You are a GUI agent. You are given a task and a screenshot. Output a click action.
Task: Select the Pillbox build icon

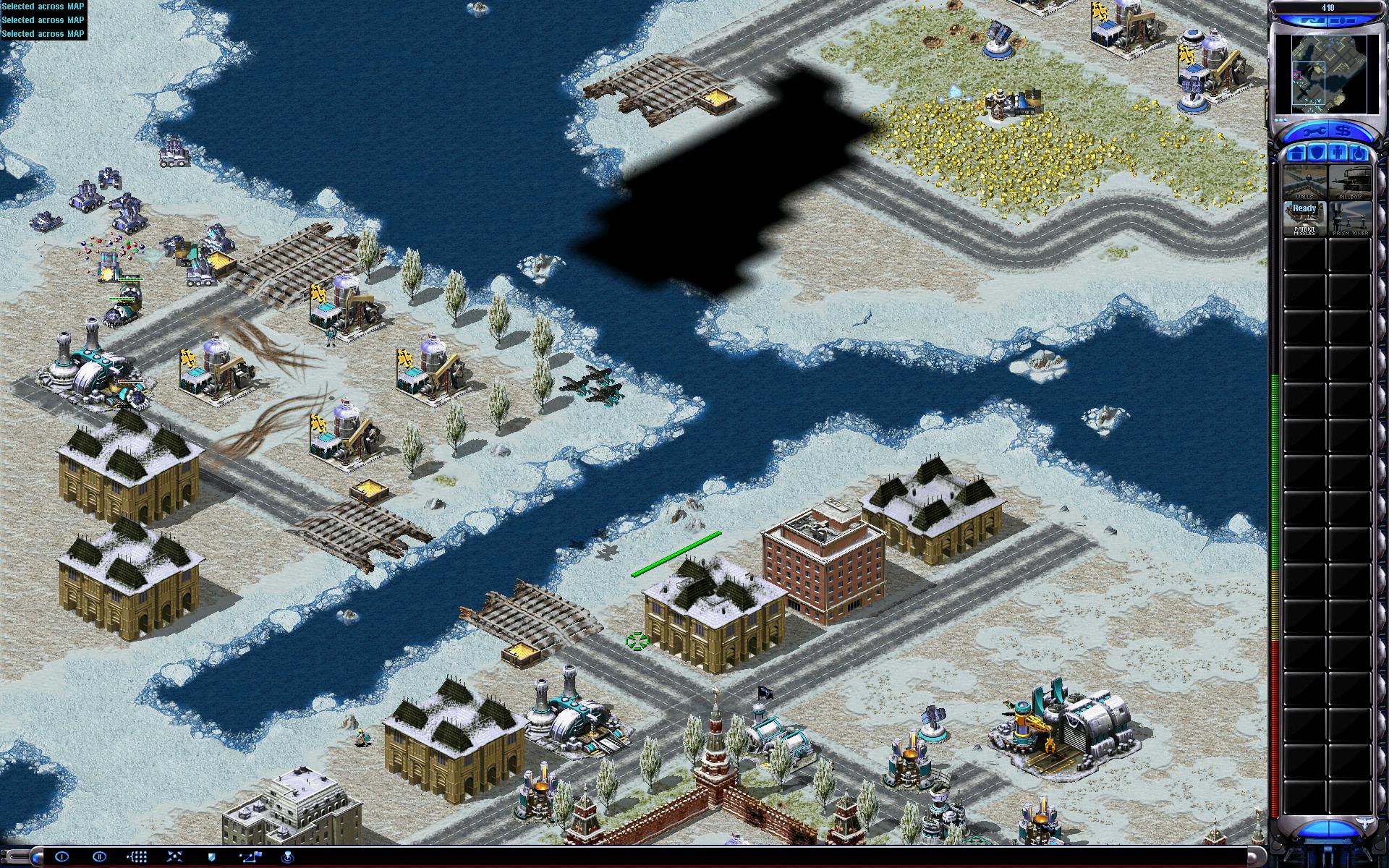(1350, 182)
